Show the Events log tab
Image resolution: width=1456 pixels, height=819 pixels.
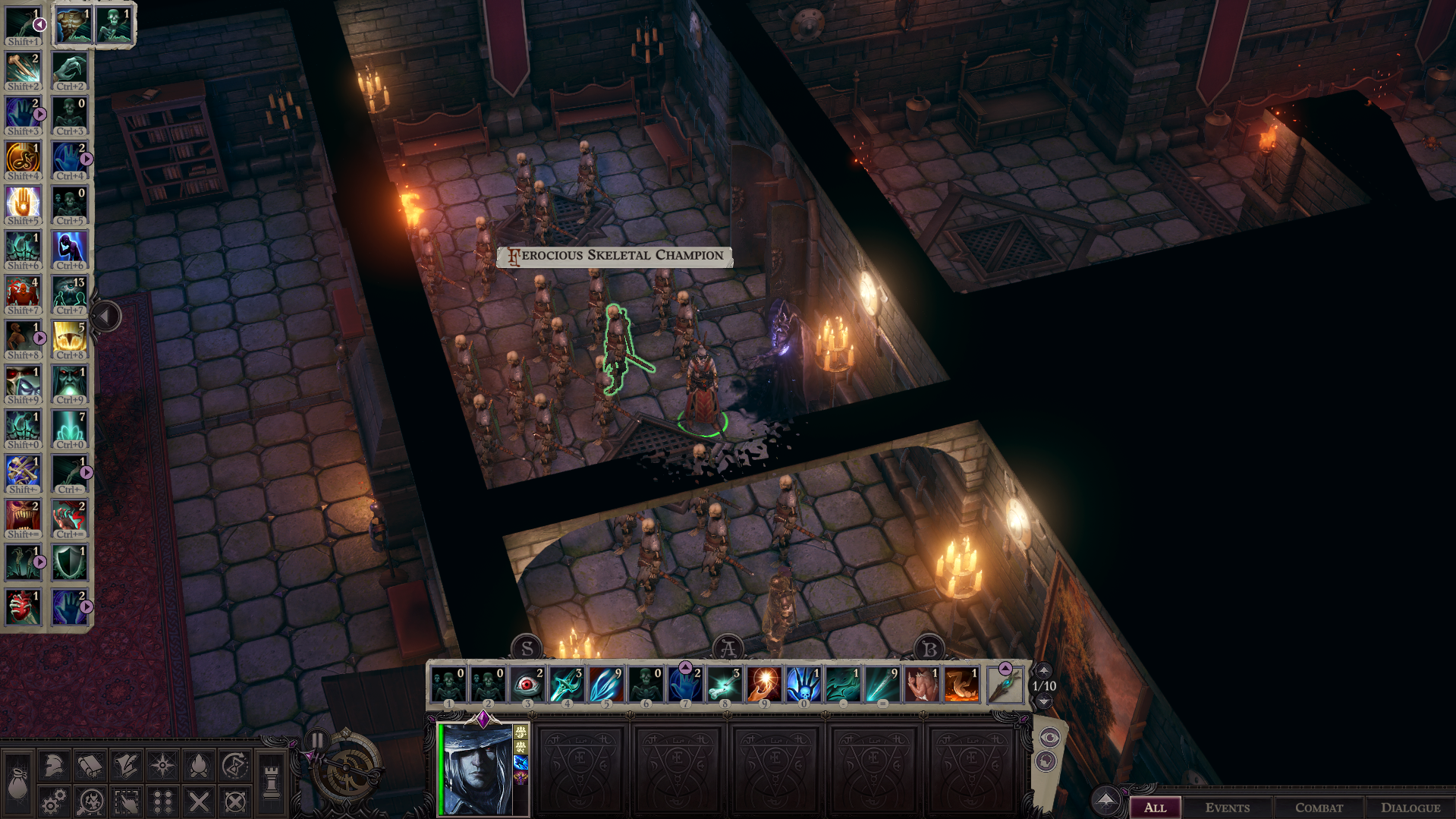(x=1227, y=808)
